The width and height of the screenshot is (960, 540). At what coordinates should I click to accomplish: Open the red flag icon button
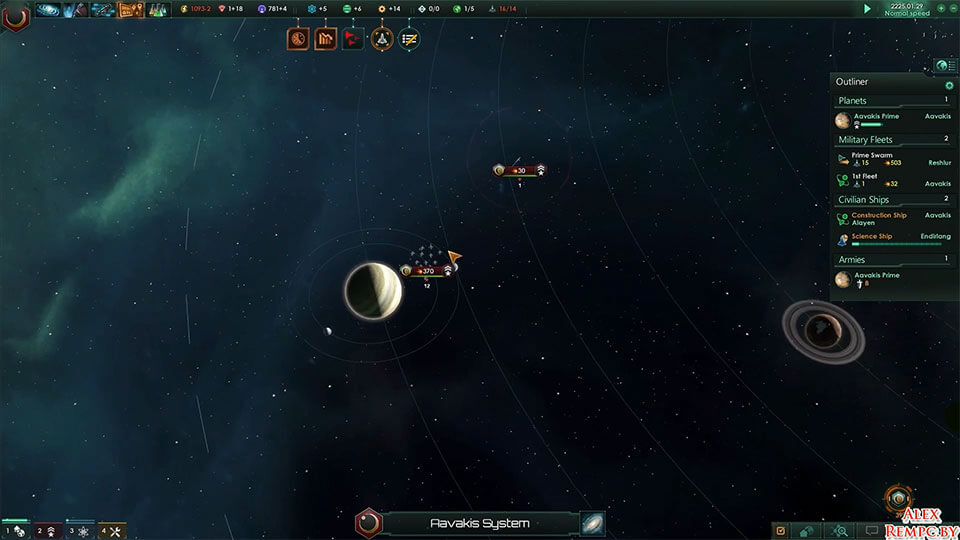point(353,39)
